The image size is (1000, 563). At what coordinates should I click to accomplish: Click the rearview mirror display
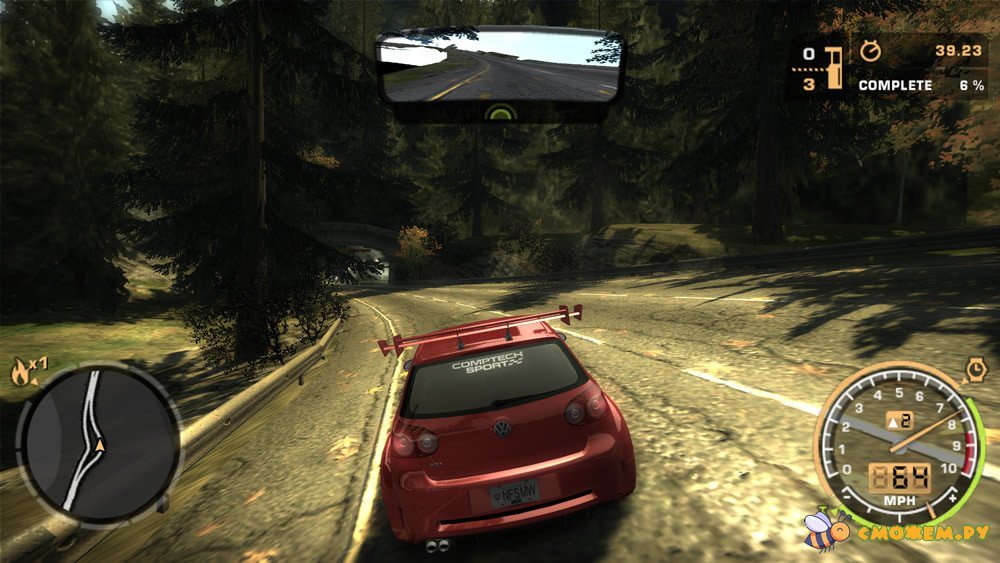tap(499, 66)
